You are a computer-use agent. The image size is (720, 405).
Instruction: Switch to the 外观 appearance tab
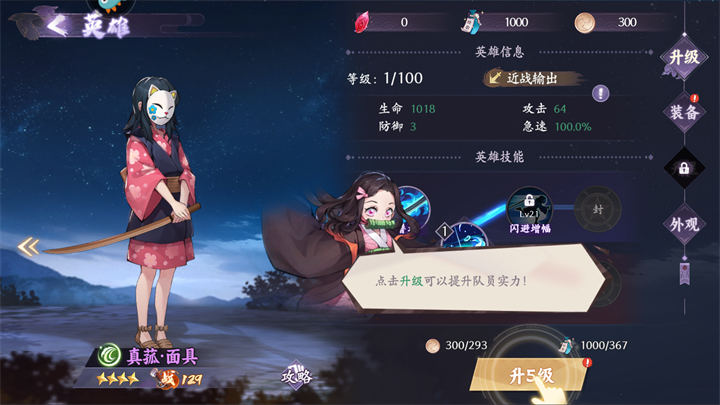coord(684,222)
